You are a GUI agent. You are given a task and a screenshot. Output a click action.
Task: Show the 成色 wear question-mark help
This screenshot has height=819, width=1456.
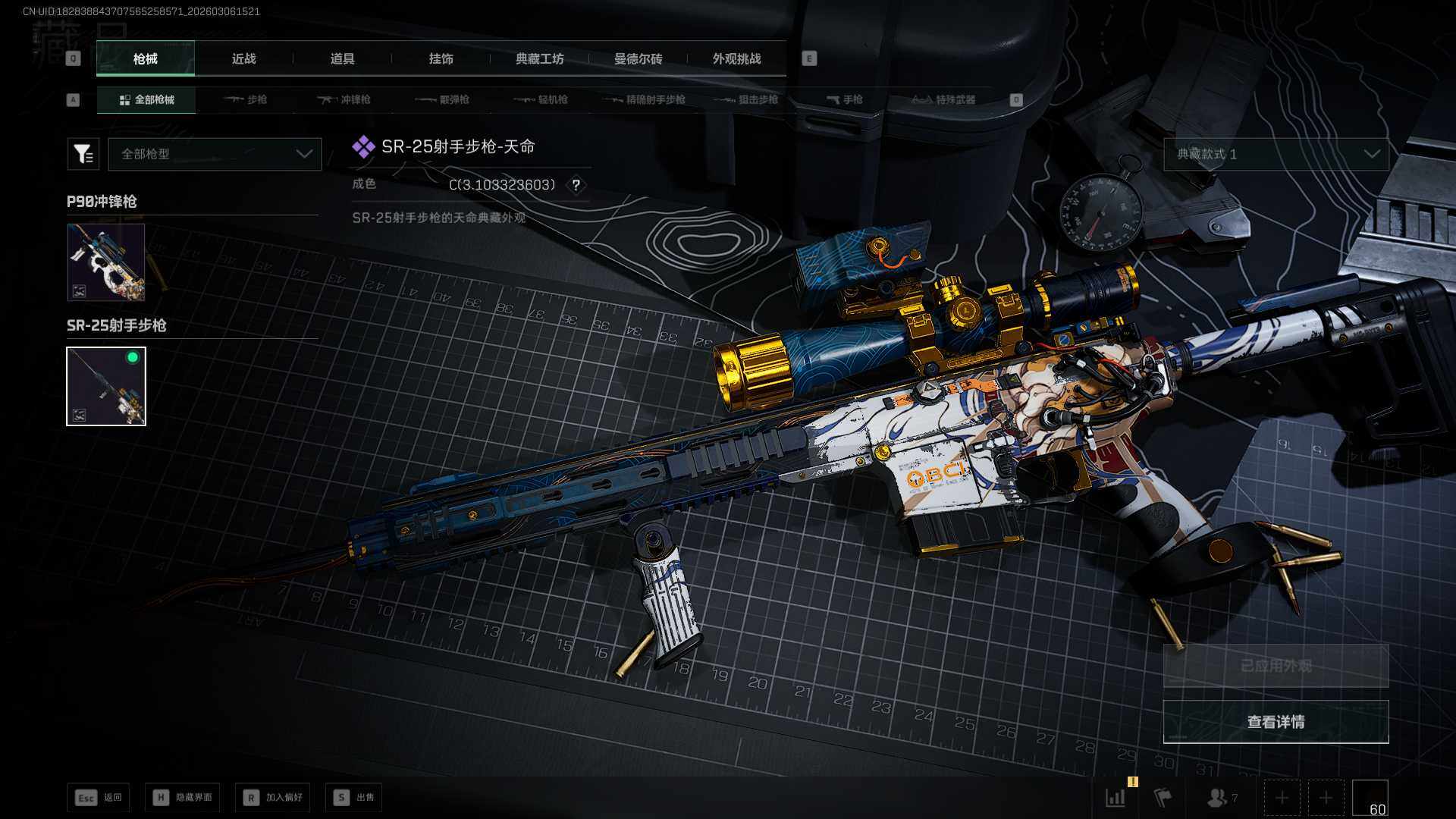pos(576,185)
